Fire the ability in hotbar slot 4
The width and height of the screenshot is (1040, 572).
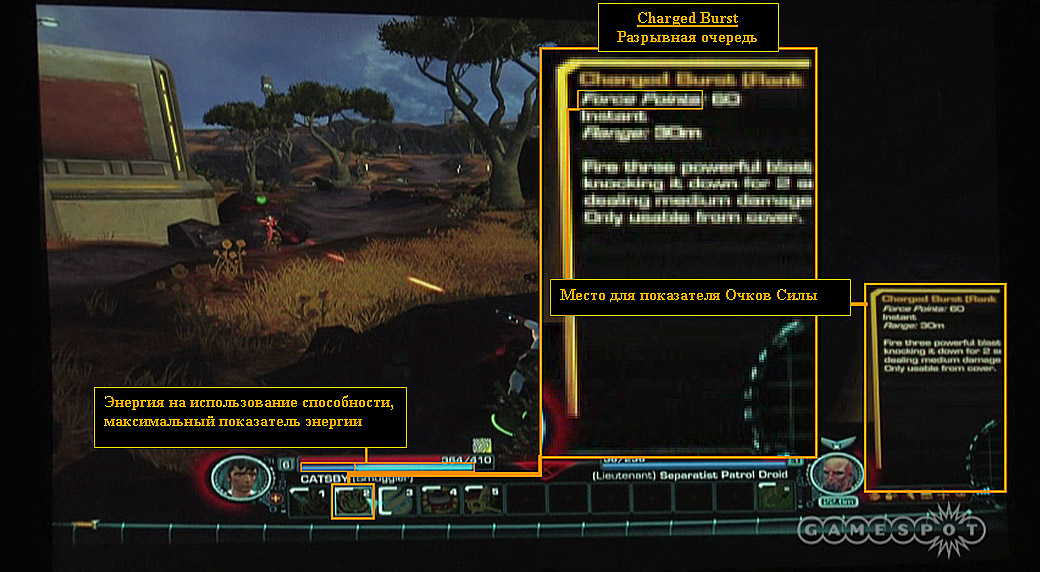440,499
